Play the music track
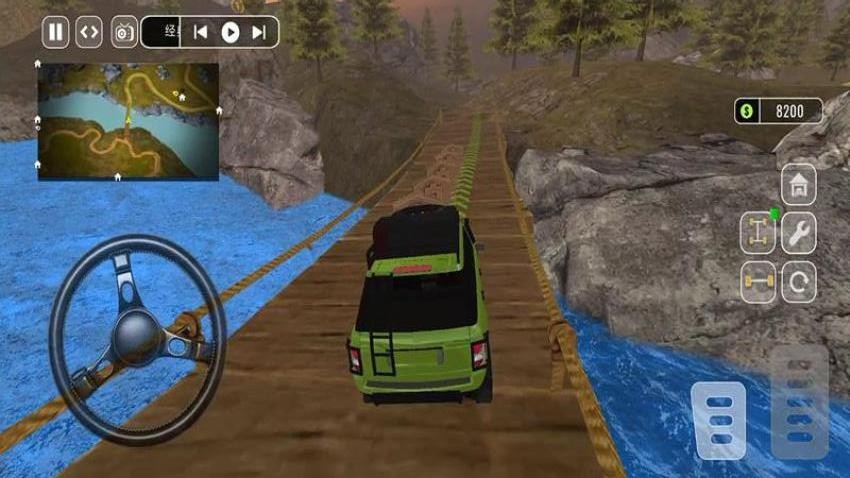Screen dimensions: 850x478 point(230,32)
